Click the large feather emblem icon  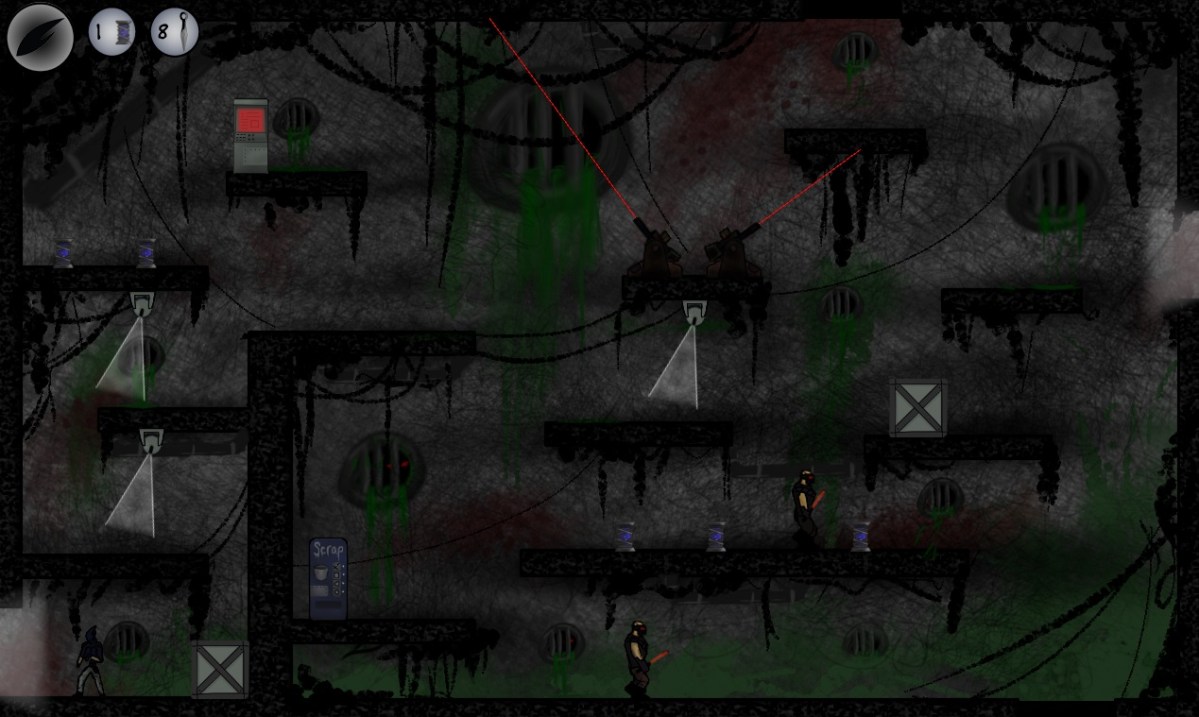40,37
